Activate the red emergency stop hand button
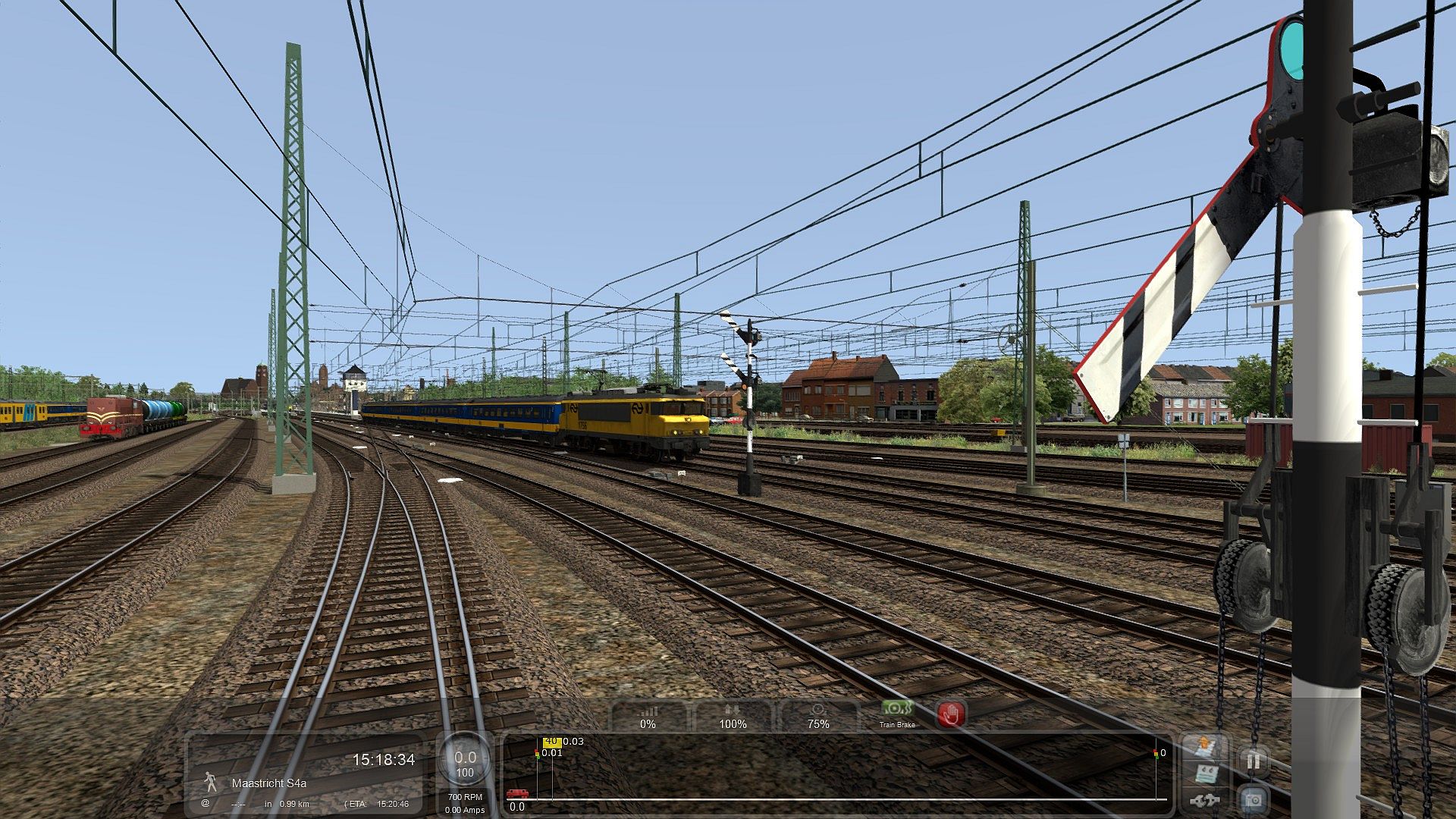 coord(951,714)
